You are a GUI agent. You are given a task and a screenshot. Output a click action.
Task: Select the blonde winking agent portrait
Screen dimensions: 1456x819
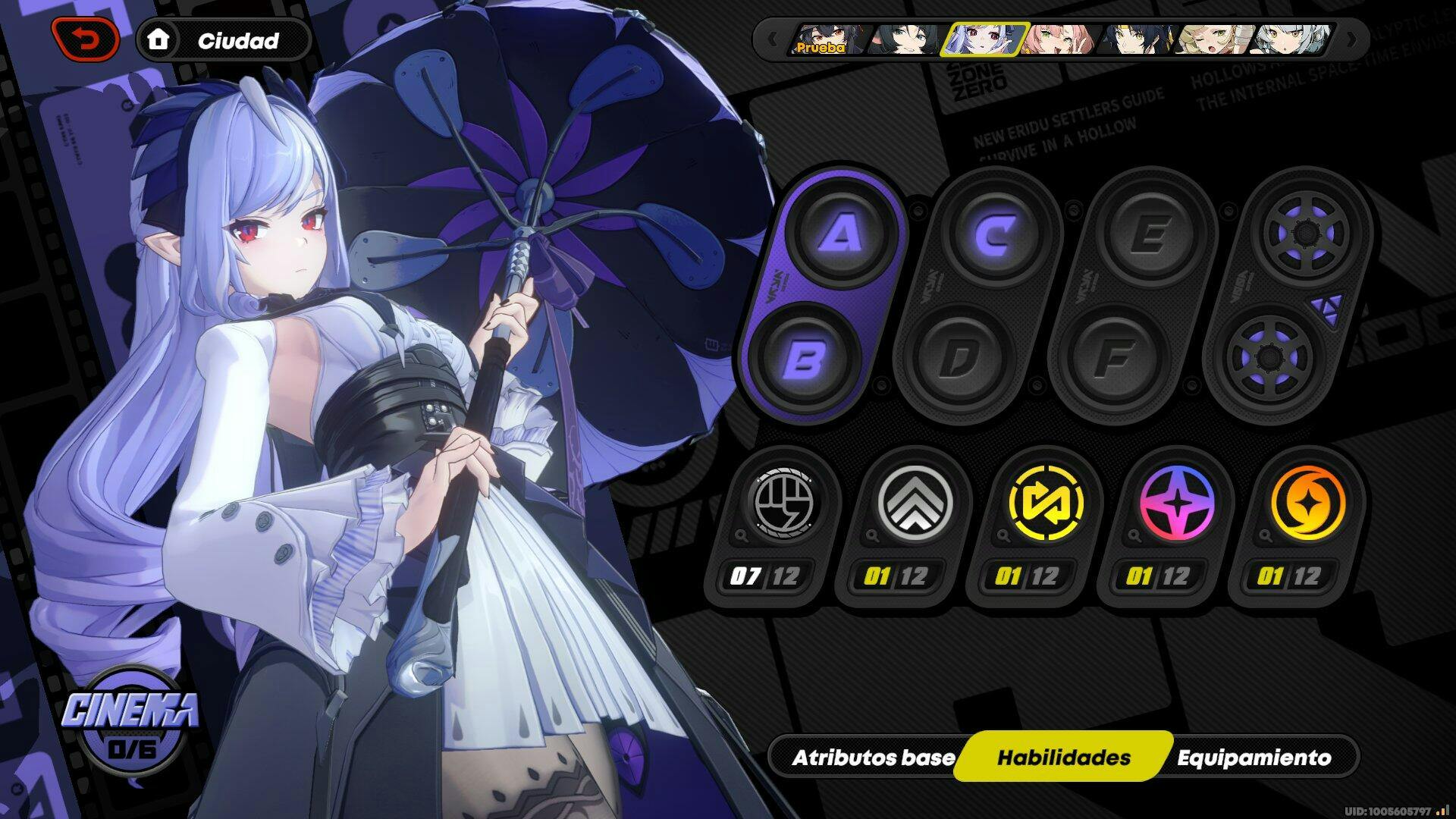click(1212, 39)
